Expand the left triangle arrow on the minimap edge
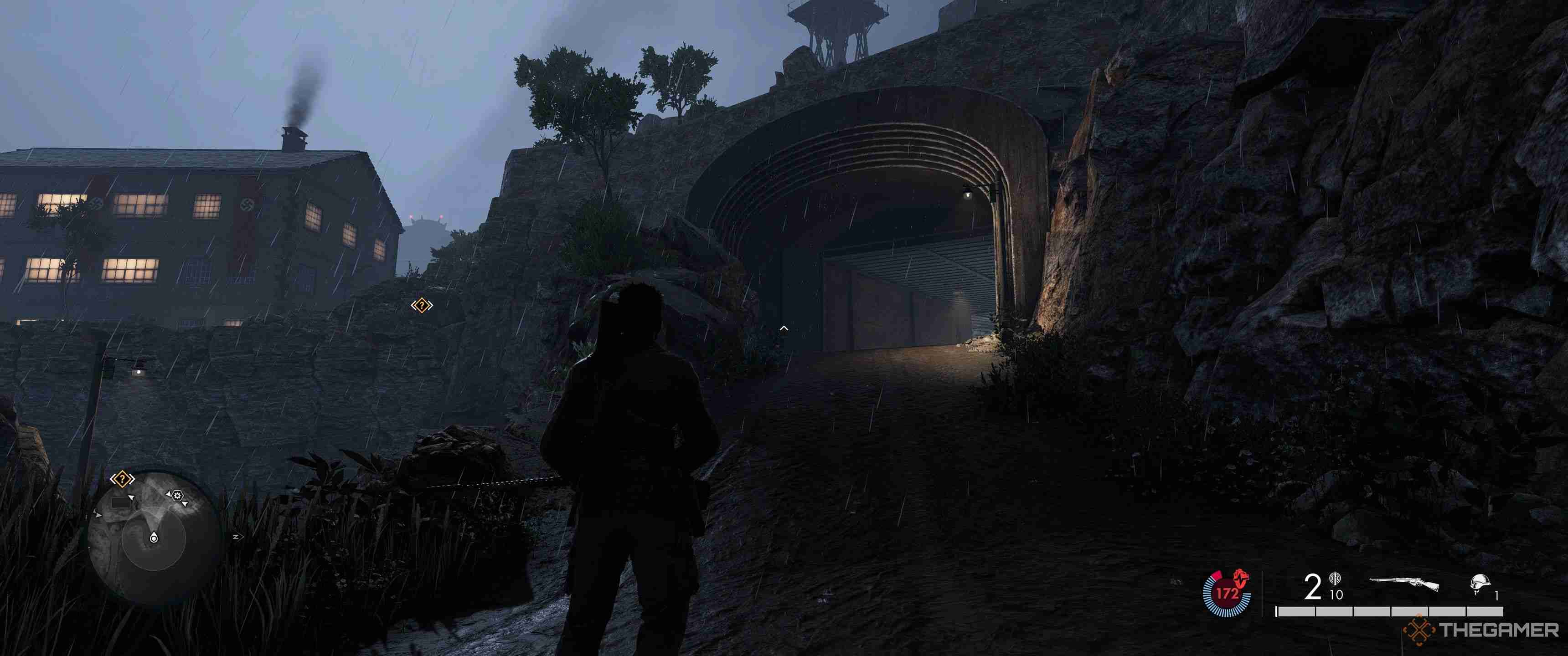 [x=98, y=514]
